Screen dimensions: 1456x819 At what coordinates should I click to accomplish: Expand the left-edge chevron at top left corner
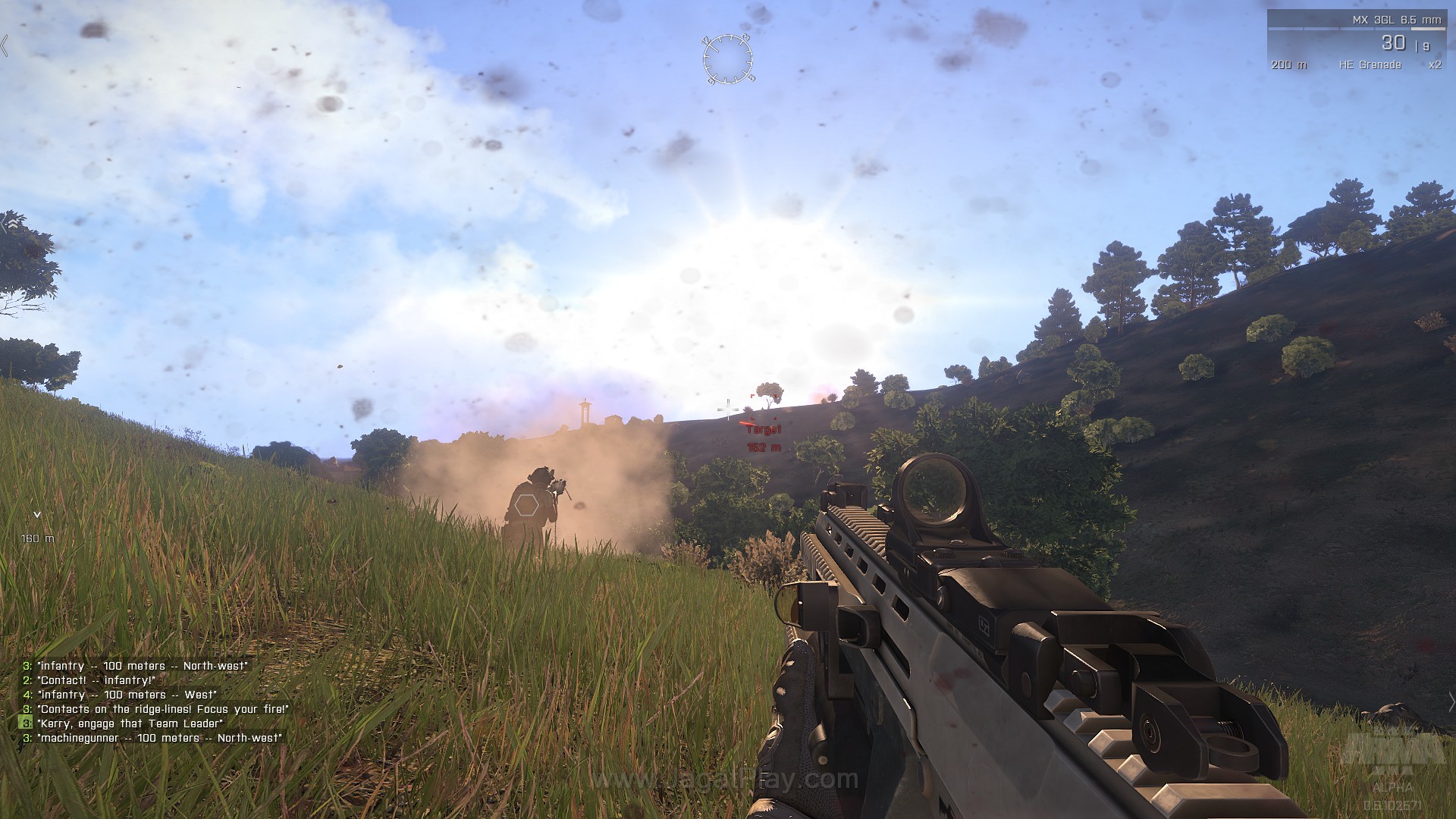pos(5,45)
